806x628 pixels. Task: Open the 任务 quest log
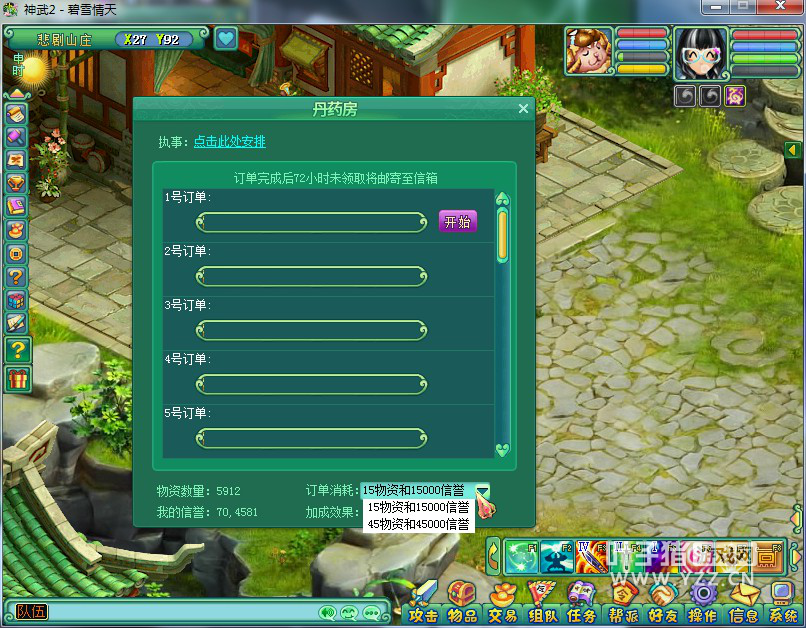[x=583, y=601]
